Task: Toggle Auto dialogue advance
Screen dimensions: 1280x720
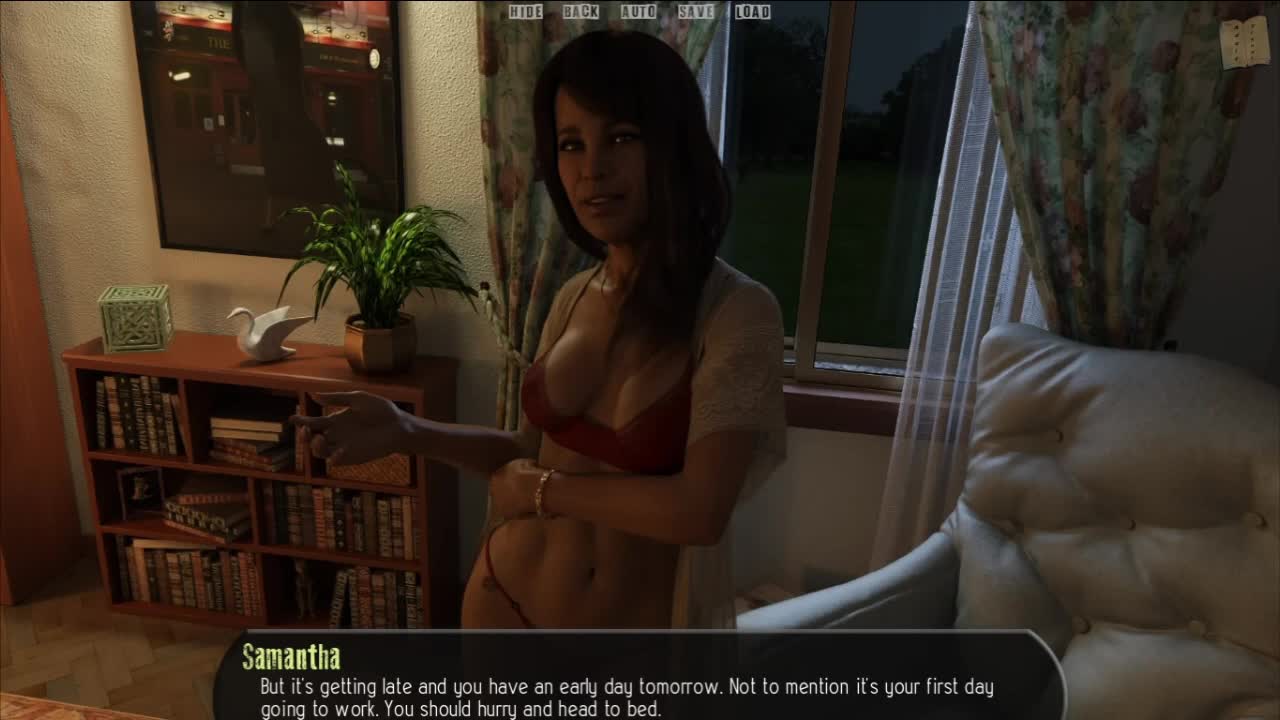Action: (x=638, y=12)
